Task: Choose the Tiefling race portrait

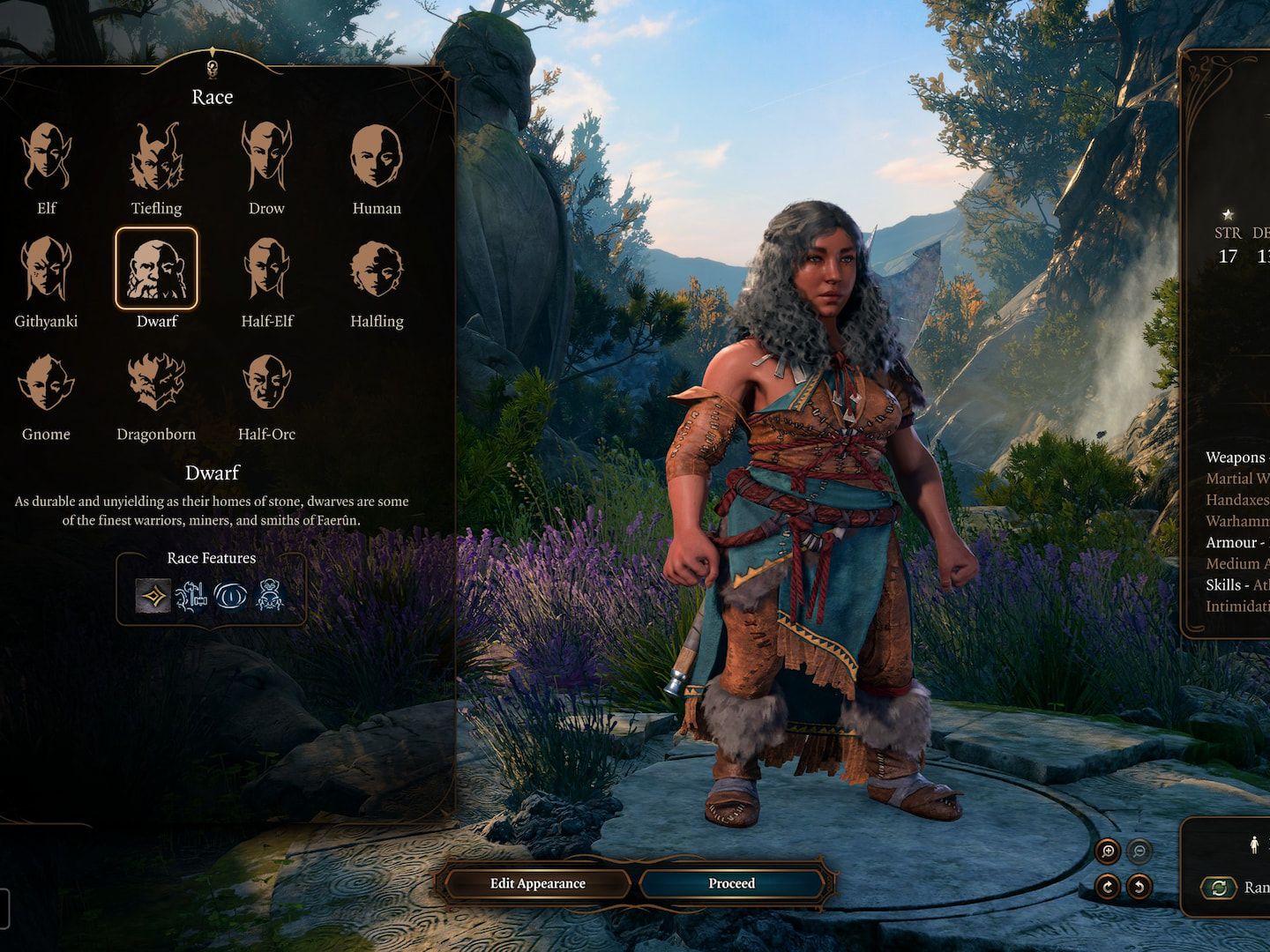Action: click(x=156, y=158)
